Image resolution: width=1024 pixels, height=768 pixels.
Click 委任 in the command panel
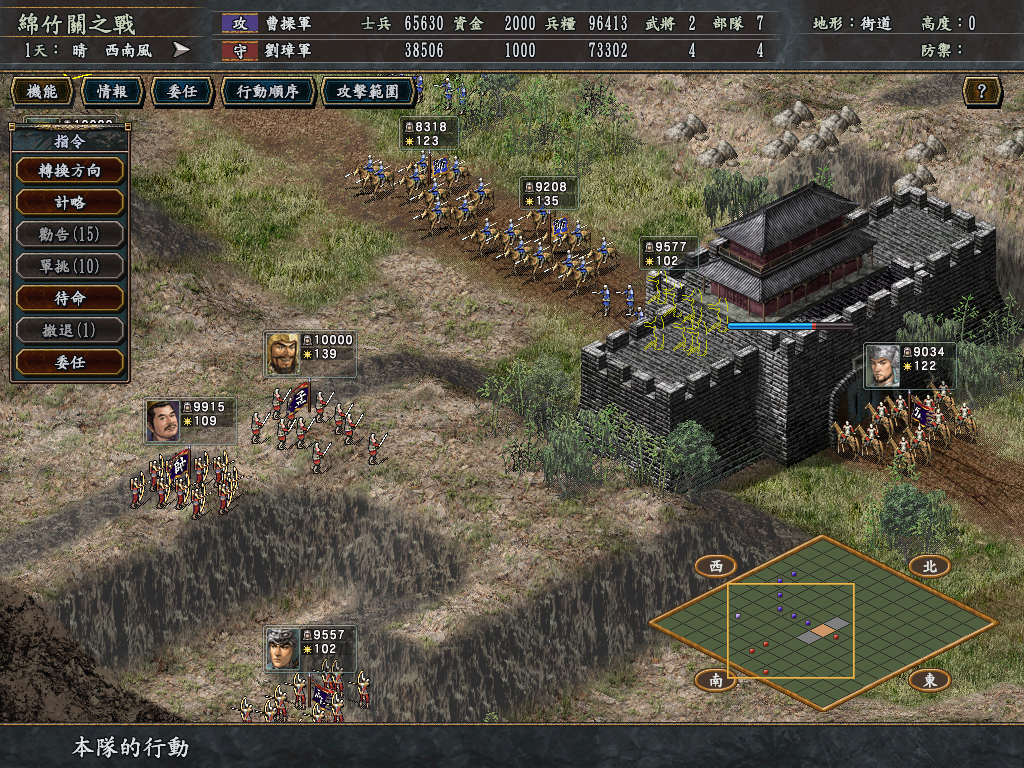[70, 362]
